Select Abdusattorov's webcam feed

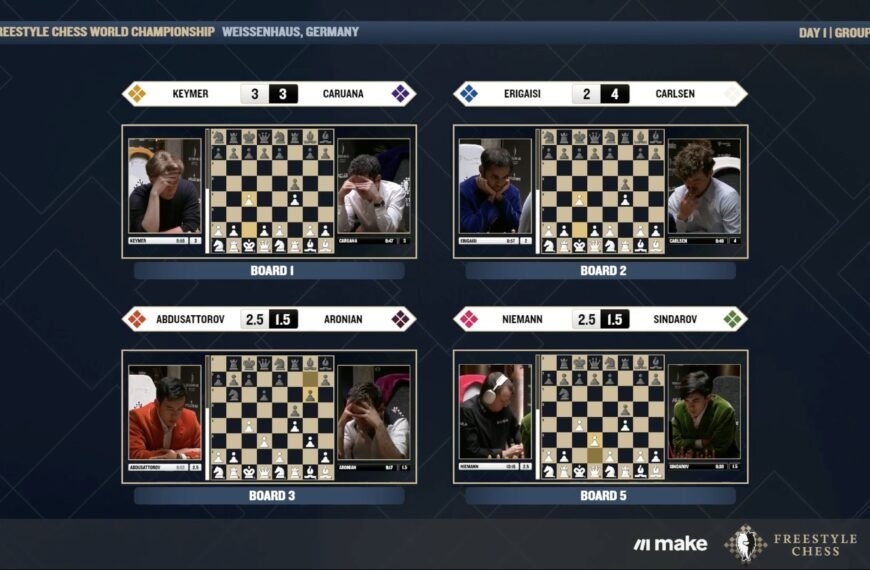click(165, 415)
